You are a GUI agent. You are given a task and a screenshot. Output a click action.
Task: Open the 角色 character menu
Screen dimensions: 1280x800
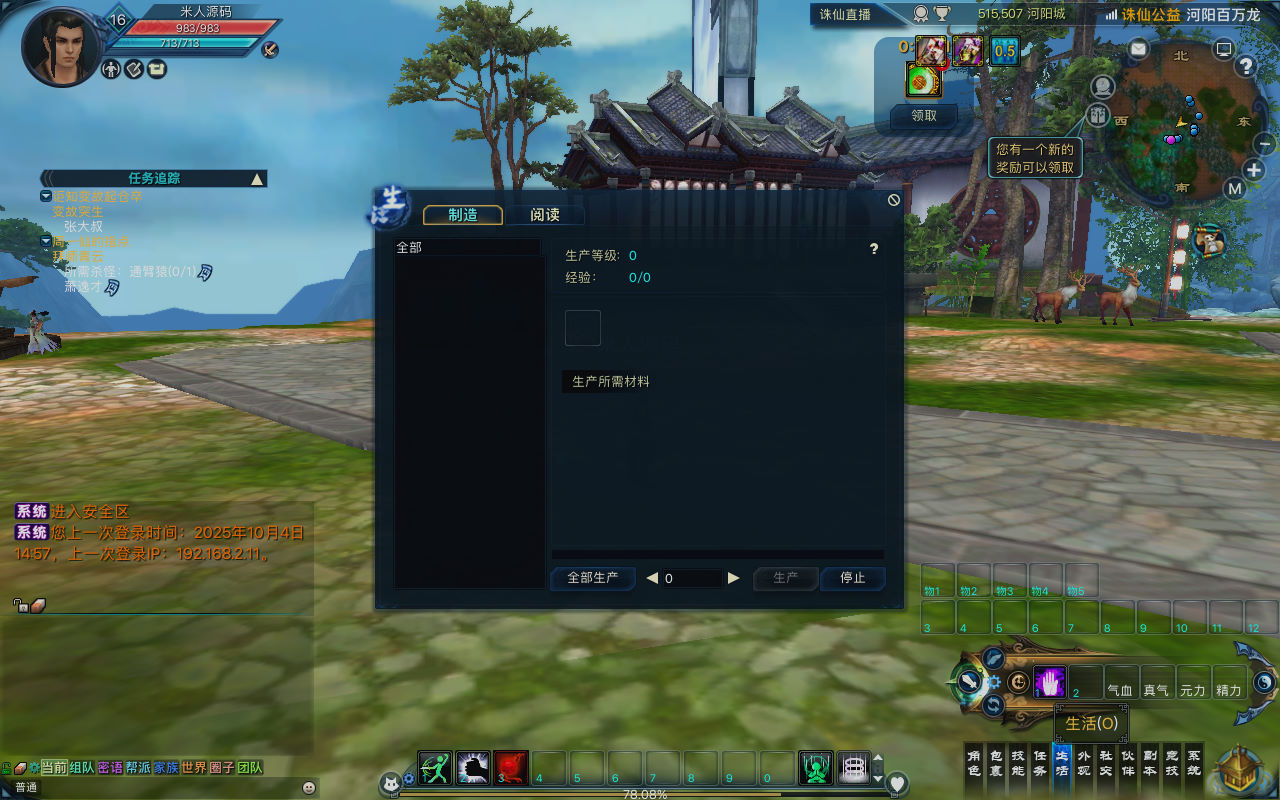pos(973,763)
